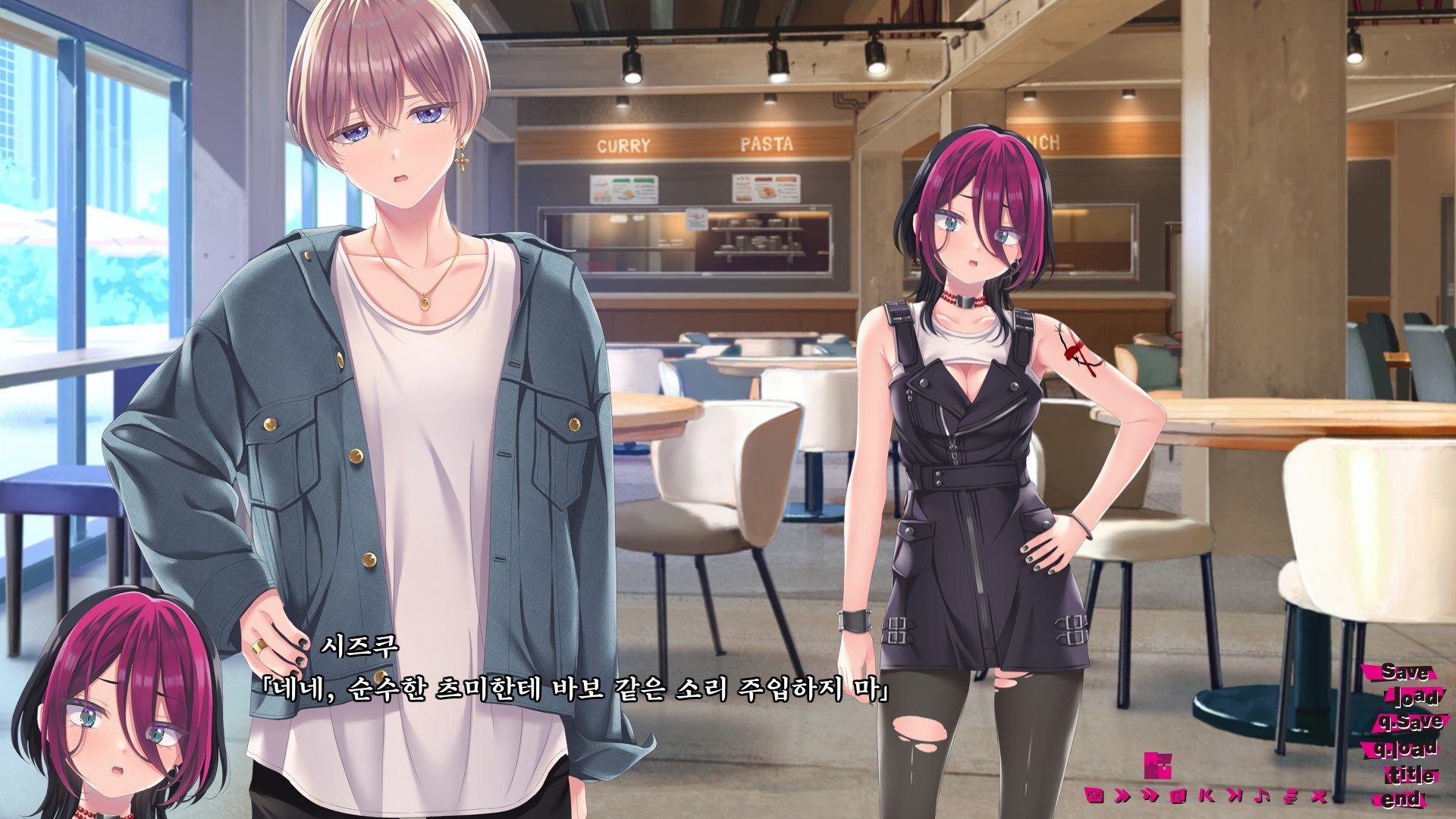
Task: Hide the interface with the X icon
Action: 1319,796
